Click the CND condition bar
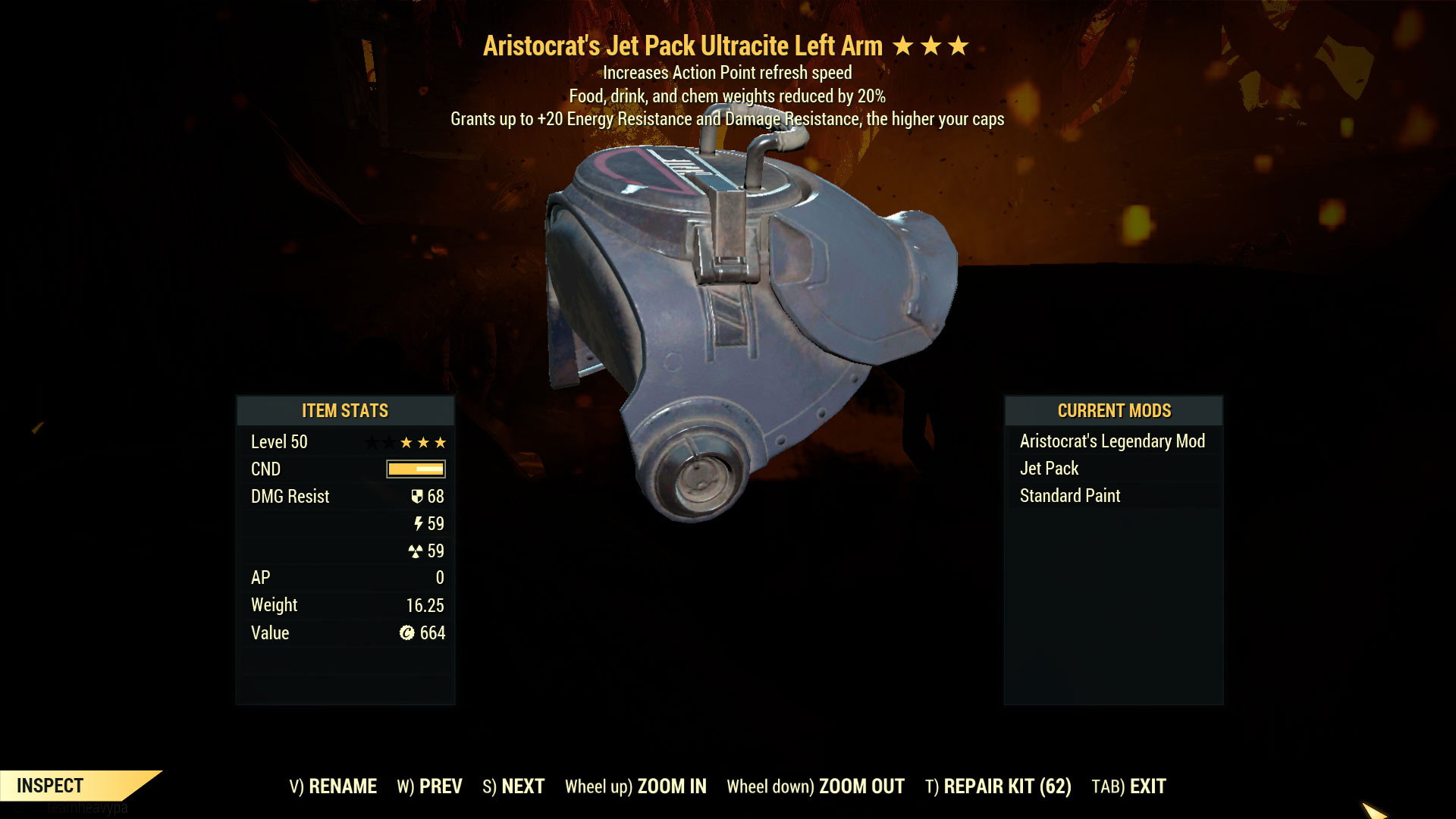The height and width of the screenshot is (819, 1456). tap(416, 469)
